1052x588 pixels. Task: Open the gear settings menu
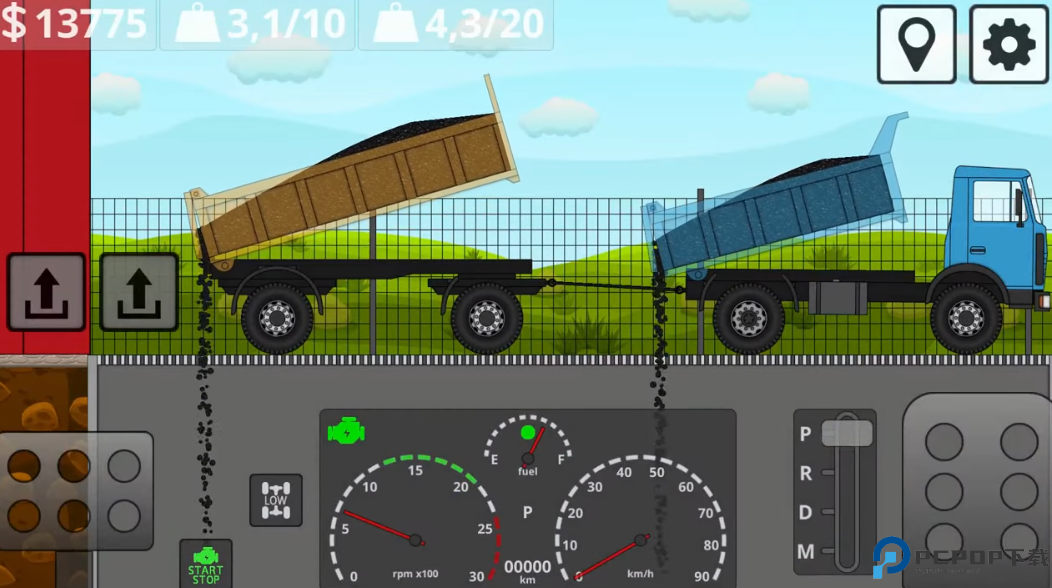coord(1008,44)
